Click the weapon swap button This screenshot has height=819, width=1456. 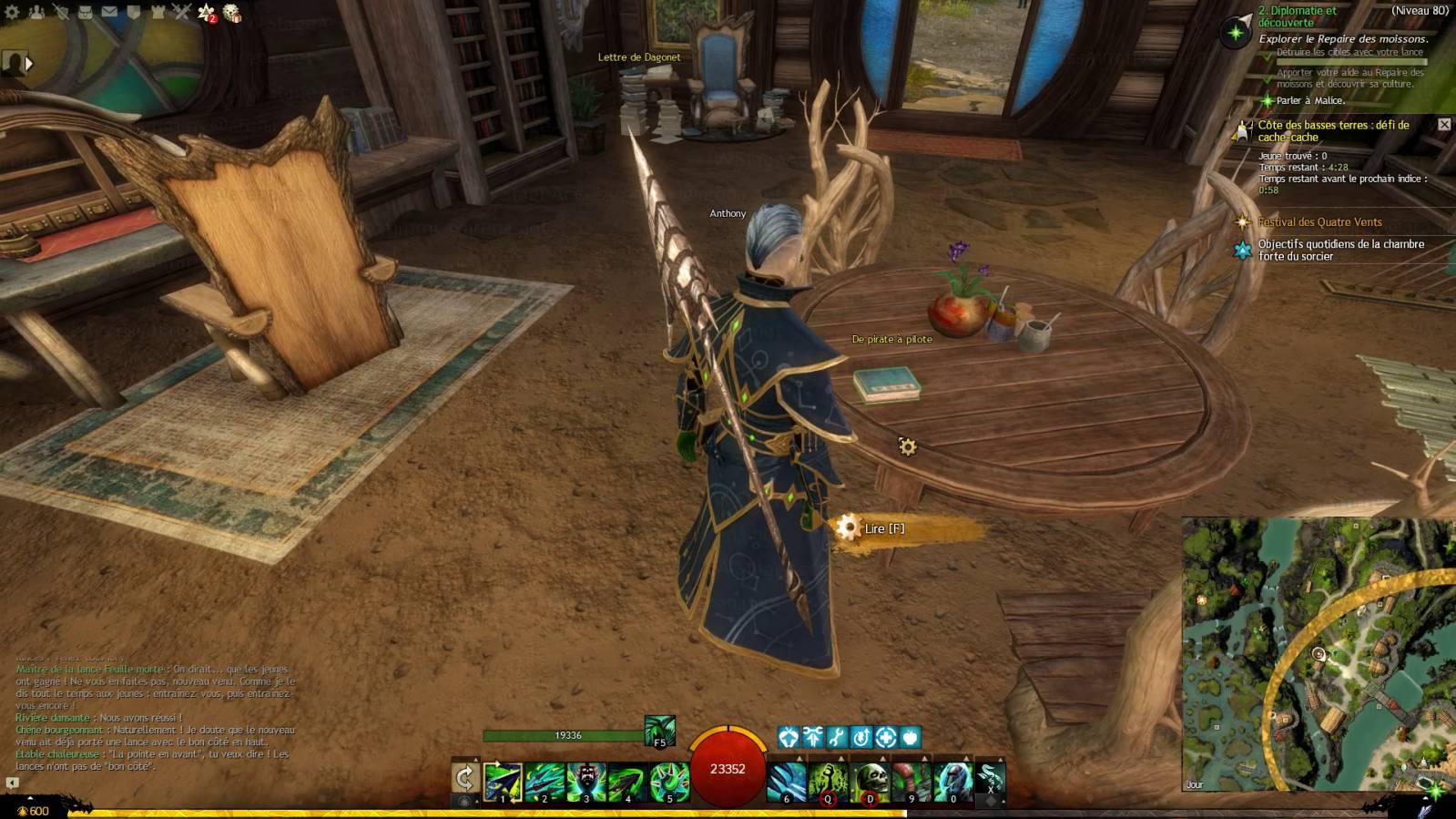[x=465, y=779]
